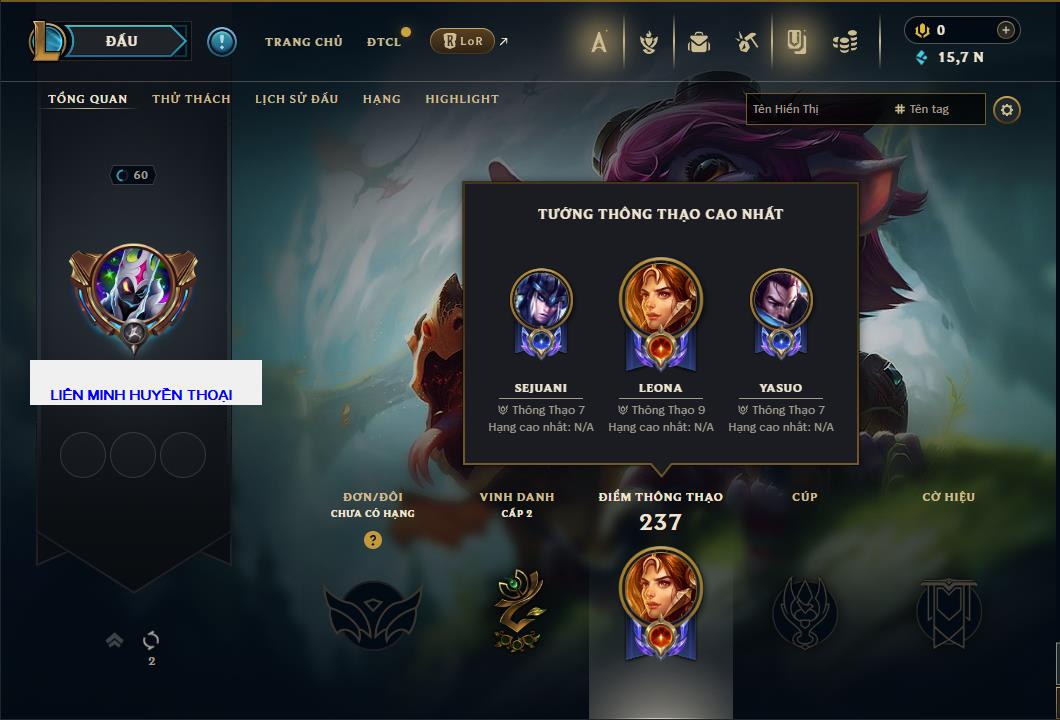Image resolution: width=1060 pixels, height=720 pixels.
Task: Open the loot coins stack icon
Action: (846, 42)
